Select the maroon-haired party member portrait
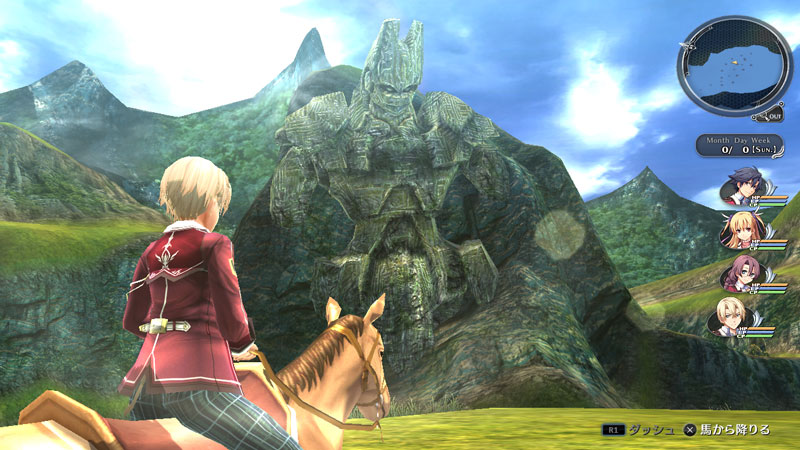This screenshot has height=450, width=800. (739, 274)
